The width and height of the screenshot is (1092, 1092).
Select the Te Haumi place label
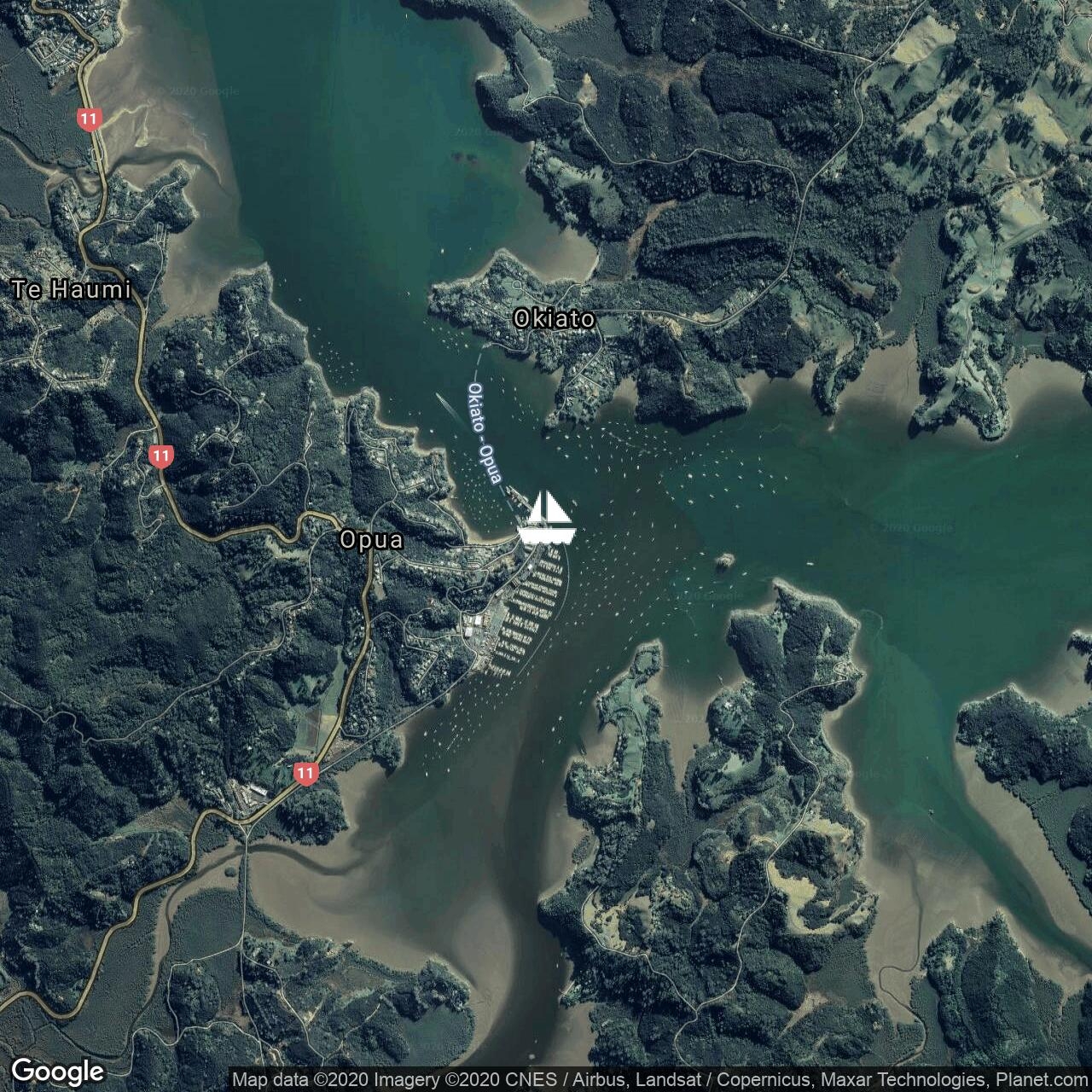click(73, 290)
